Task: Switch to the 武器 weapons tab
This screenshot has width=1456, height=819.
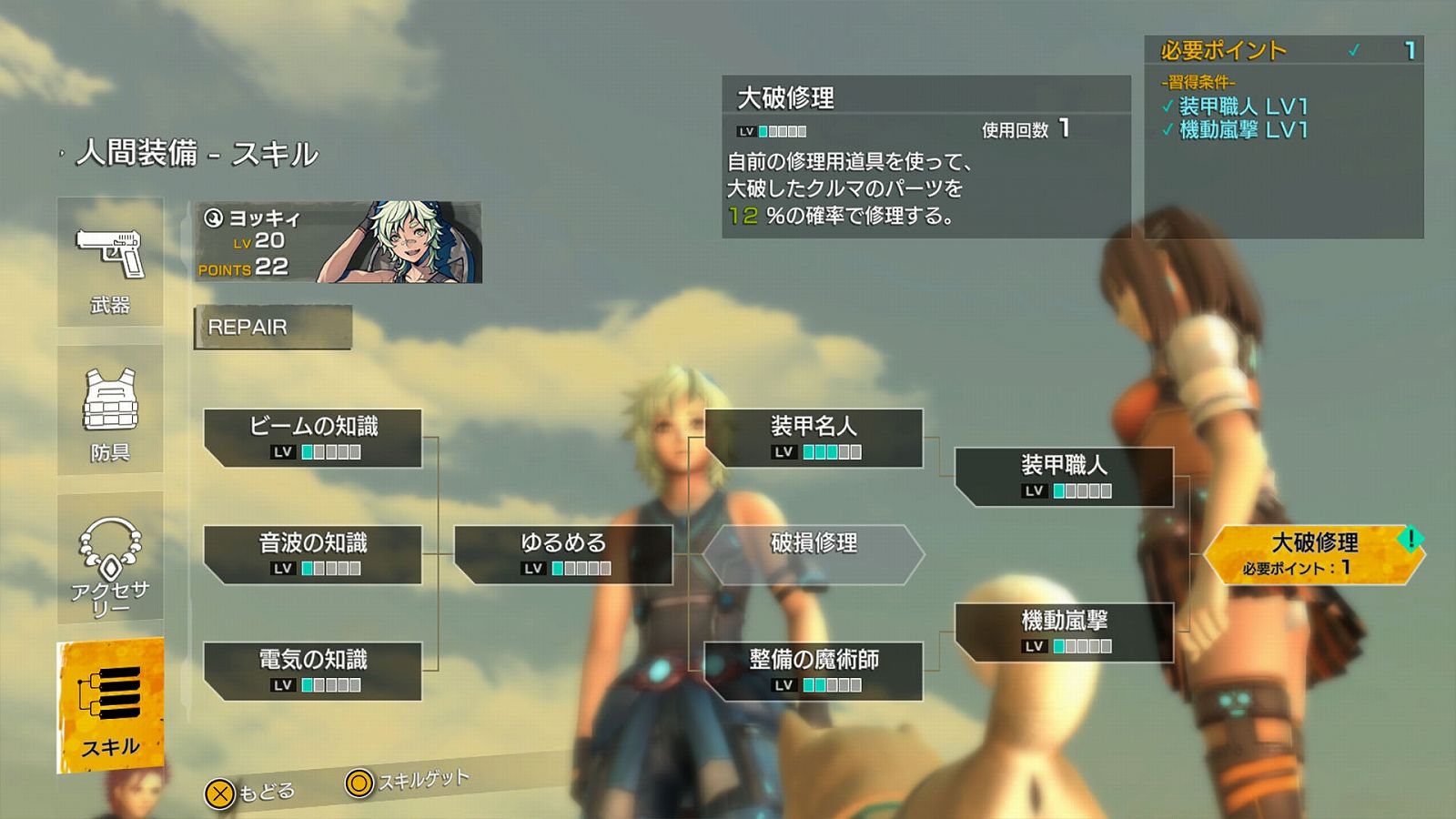Action: coord(110,262)
